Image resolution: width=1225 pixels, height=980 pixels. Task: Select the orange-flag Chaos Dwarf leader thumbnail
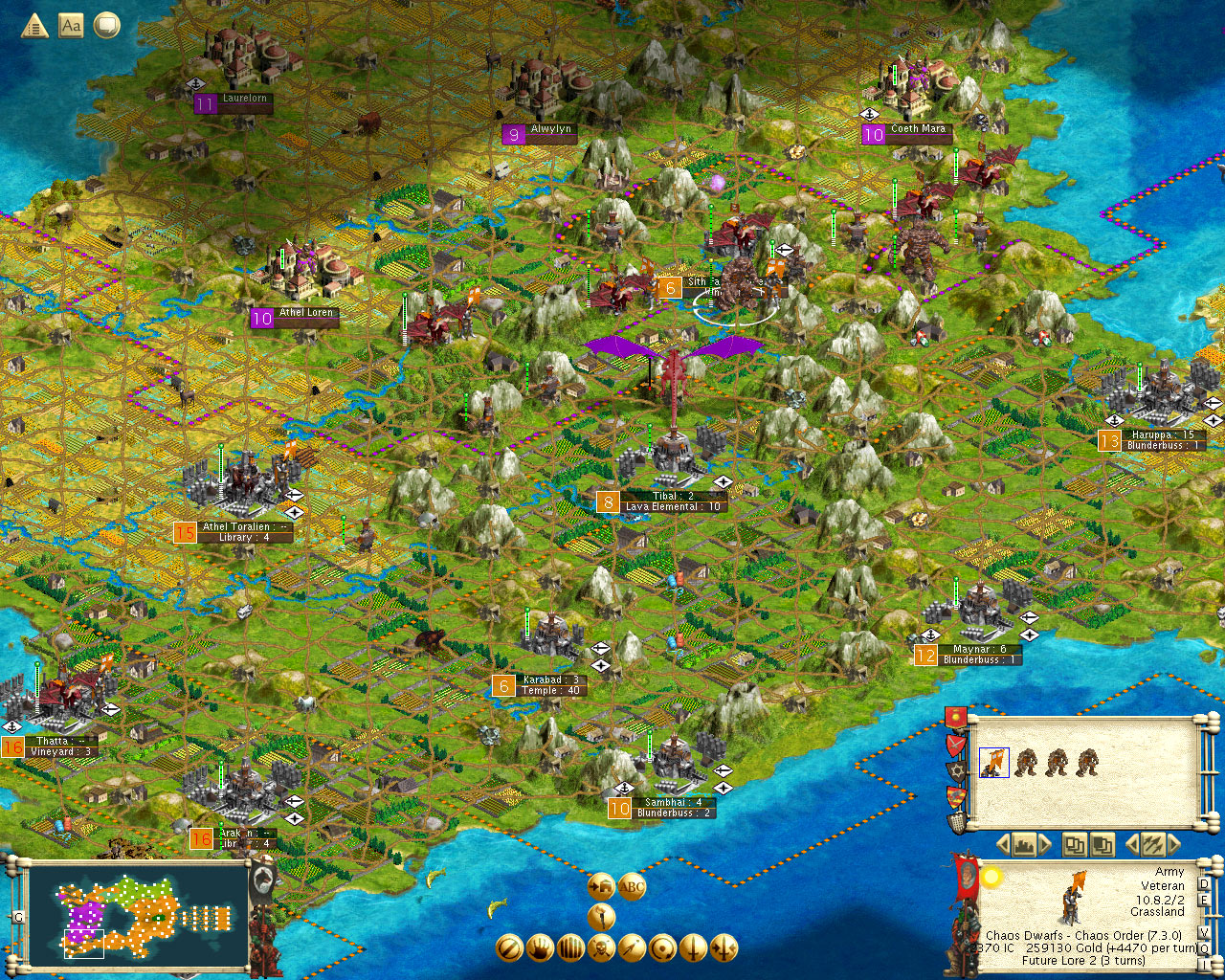(994, 763)
